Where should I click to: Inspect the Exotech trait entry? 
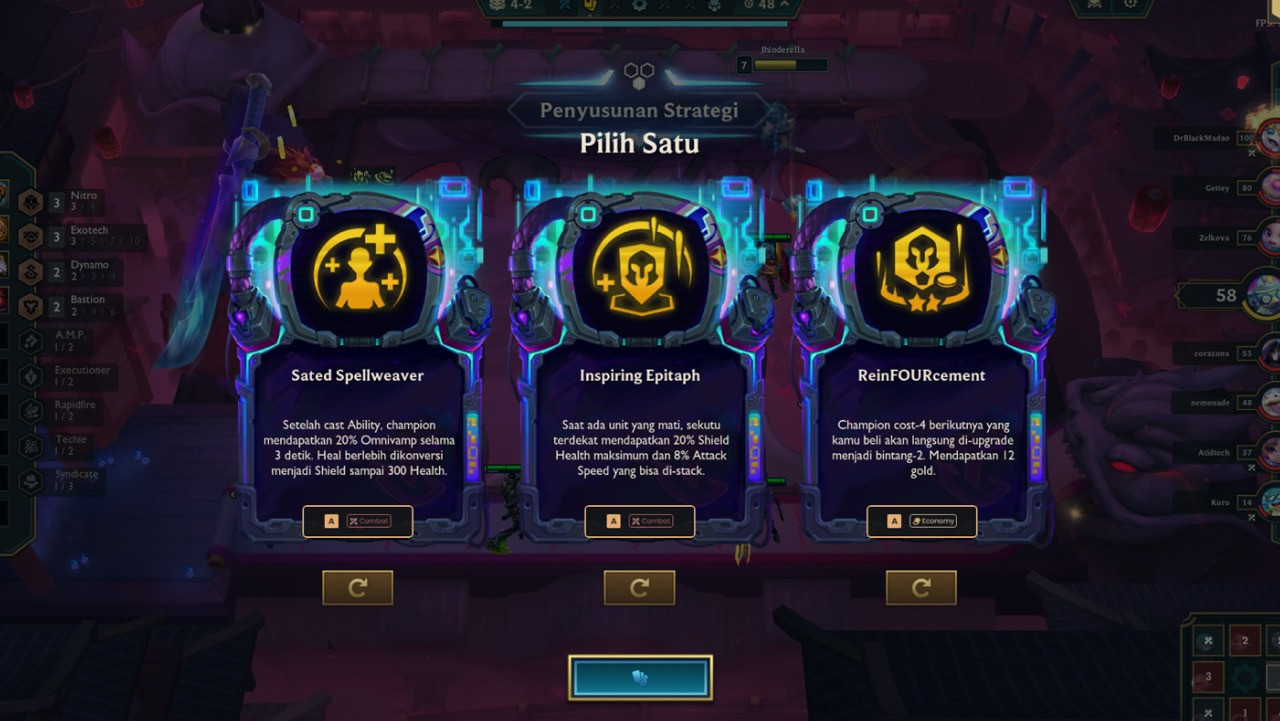(x=80, y=236)
